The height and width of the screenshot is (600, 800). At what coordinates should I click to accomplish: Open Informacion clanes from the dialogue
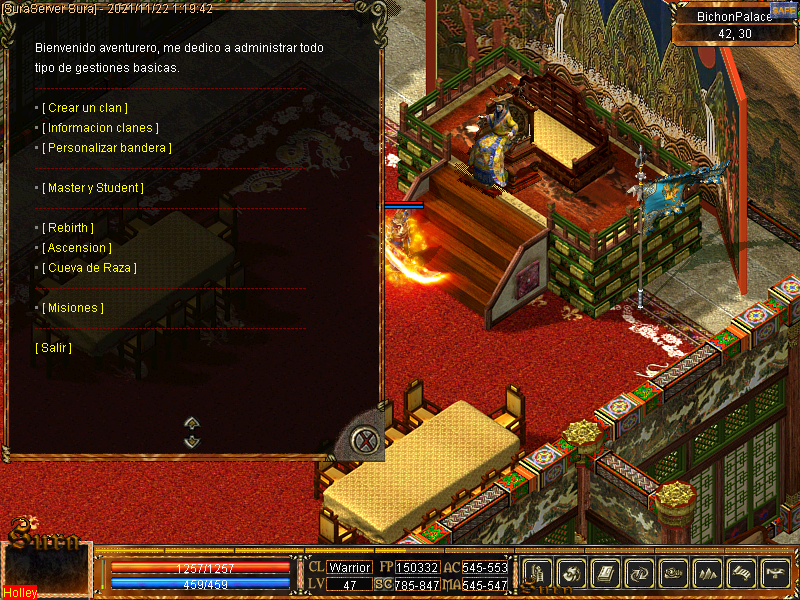click(x=100, y=128)
